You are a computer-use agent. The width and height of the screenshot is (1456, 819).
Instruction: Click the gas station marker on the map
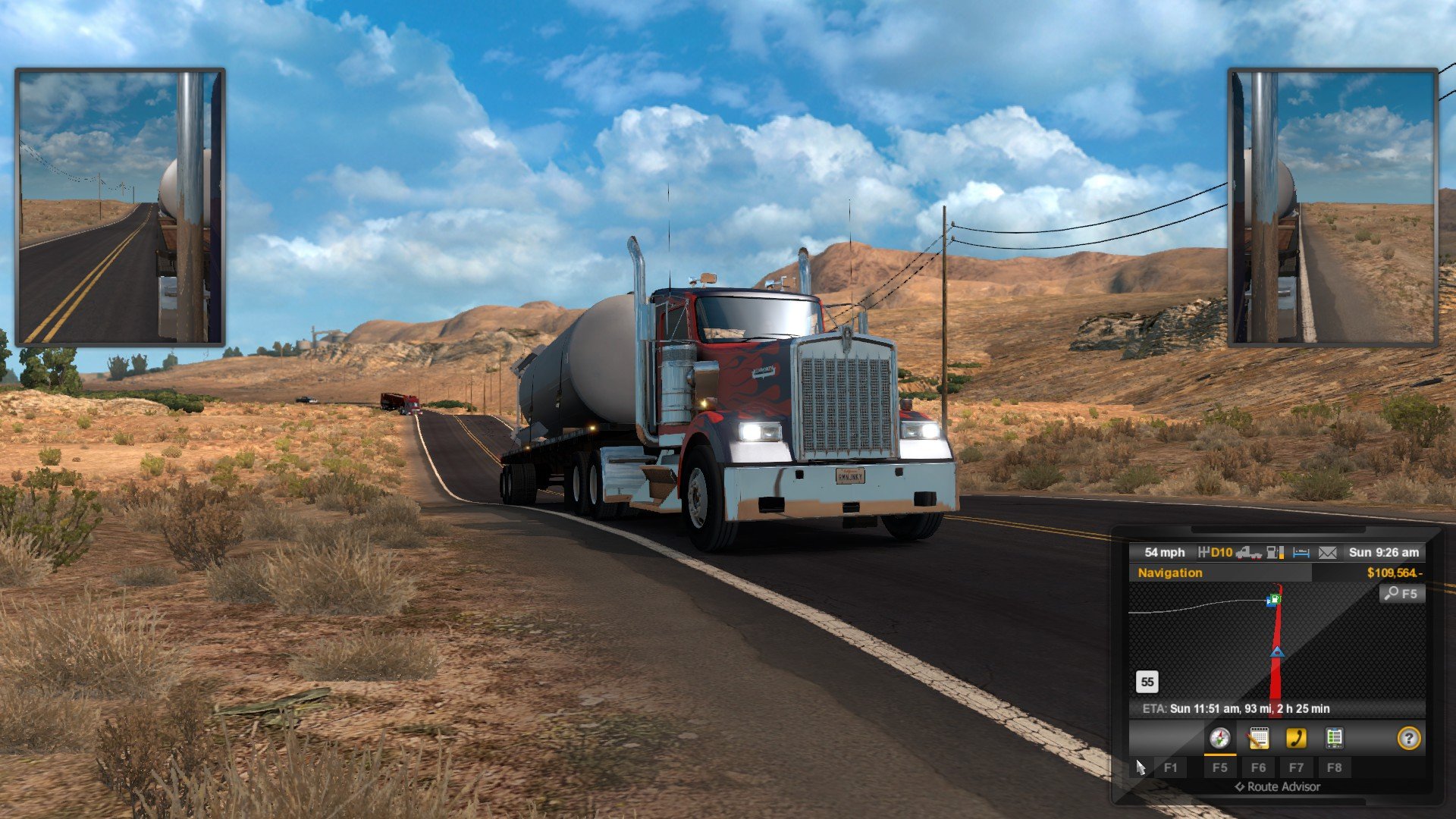pyautogui.click(x=1273, y=601)
